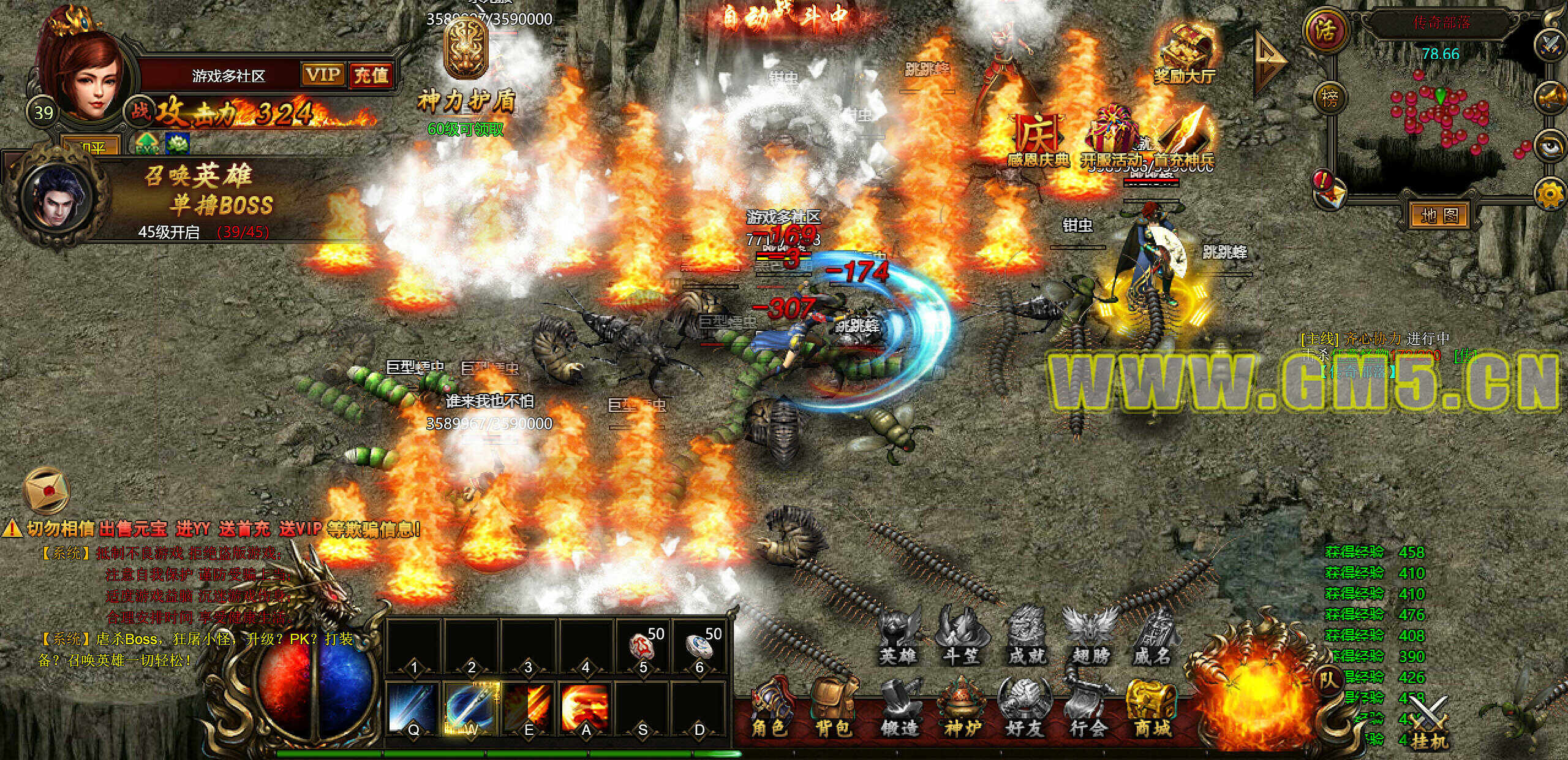Image resolution: width=1568 pixels, height=760 pixels.
Task: Open the 感恩庆典 event icon
Action: pyautogui.click(x=1037, y=140)
